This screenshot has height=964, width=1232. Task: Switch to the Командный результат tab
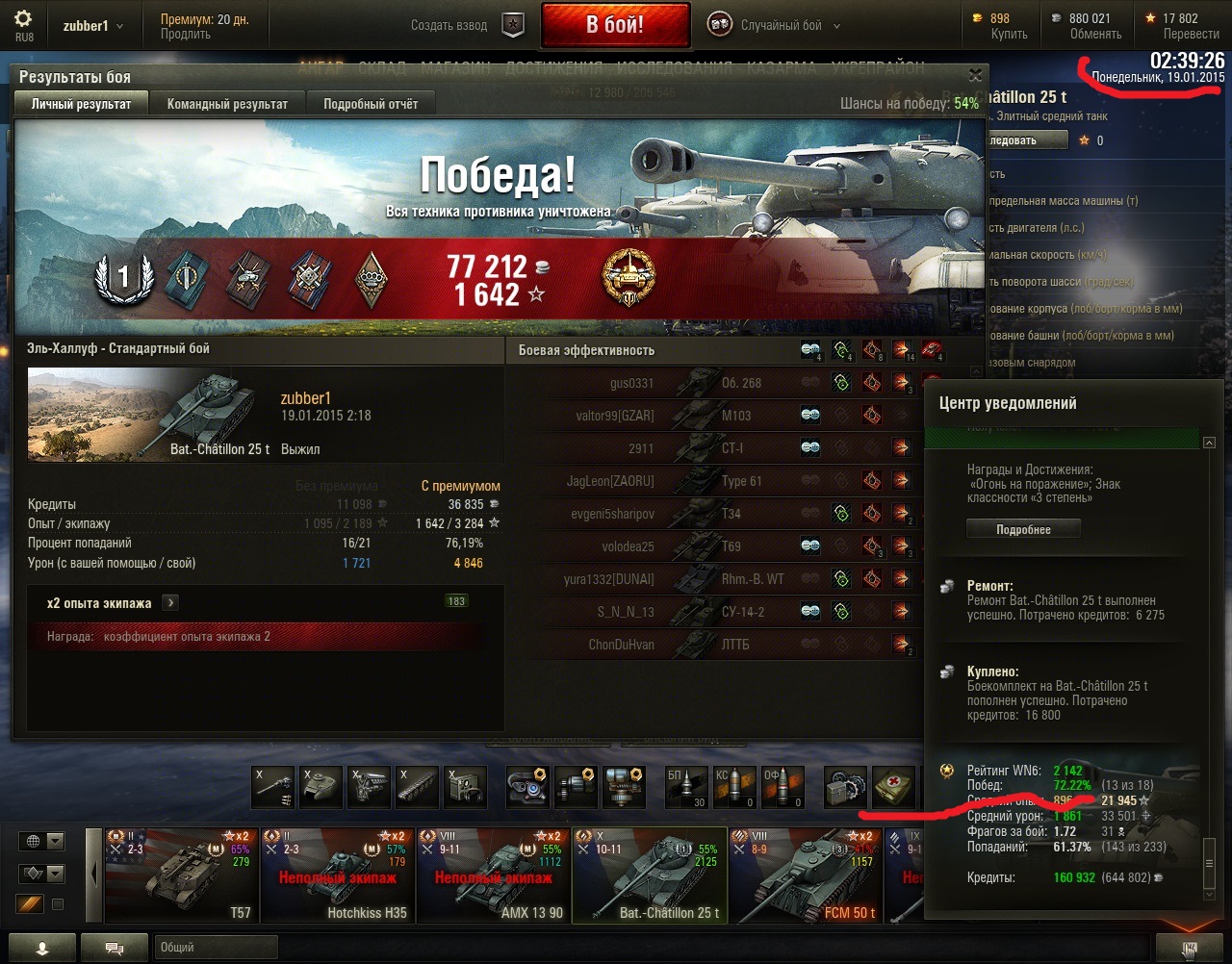[227, 104]
